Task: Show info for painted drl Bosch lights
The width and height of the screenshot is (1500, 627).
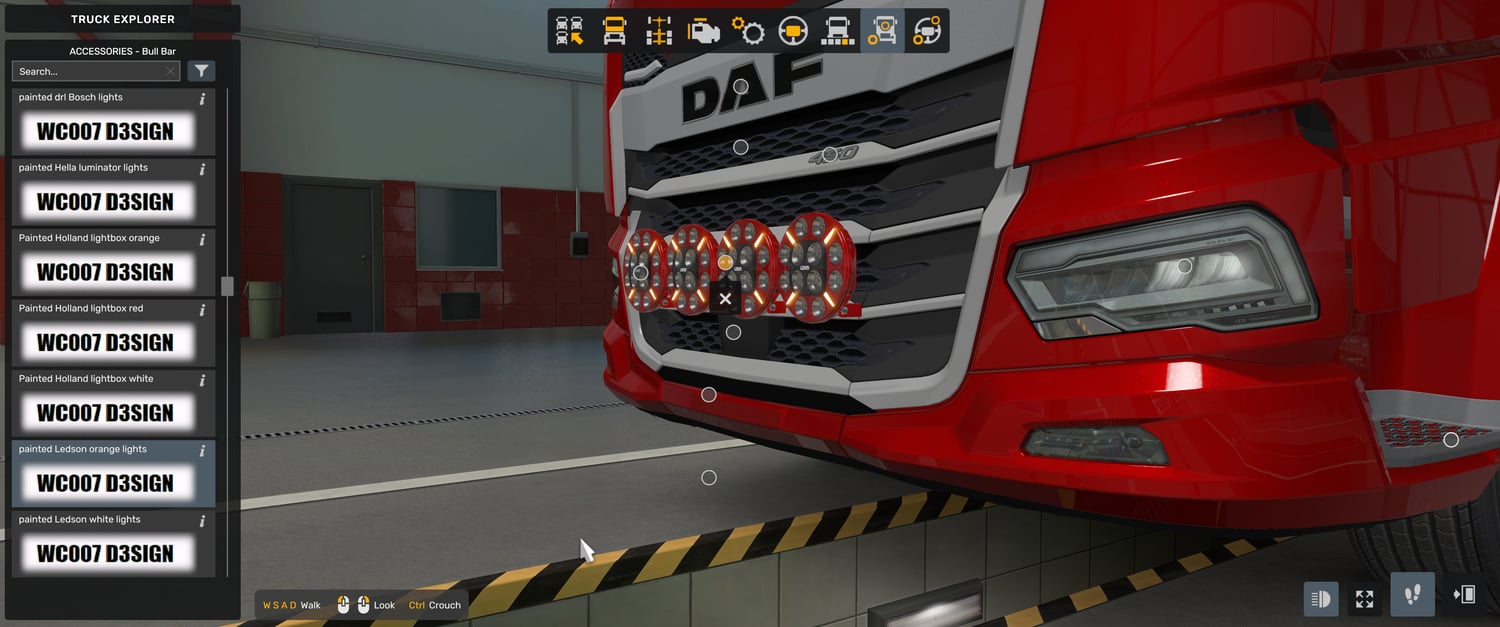Action: click(203, 99)
